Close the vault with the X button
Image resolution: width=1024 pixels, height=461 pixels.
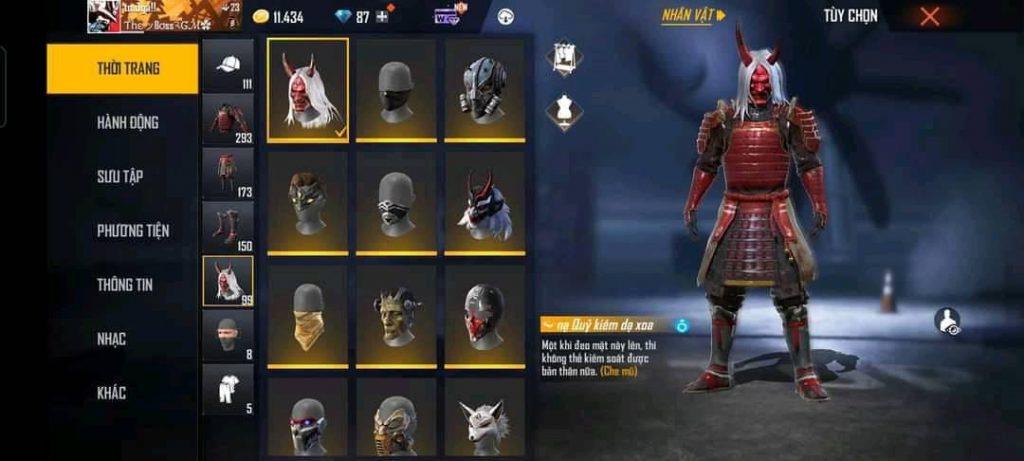click(930, 16)
